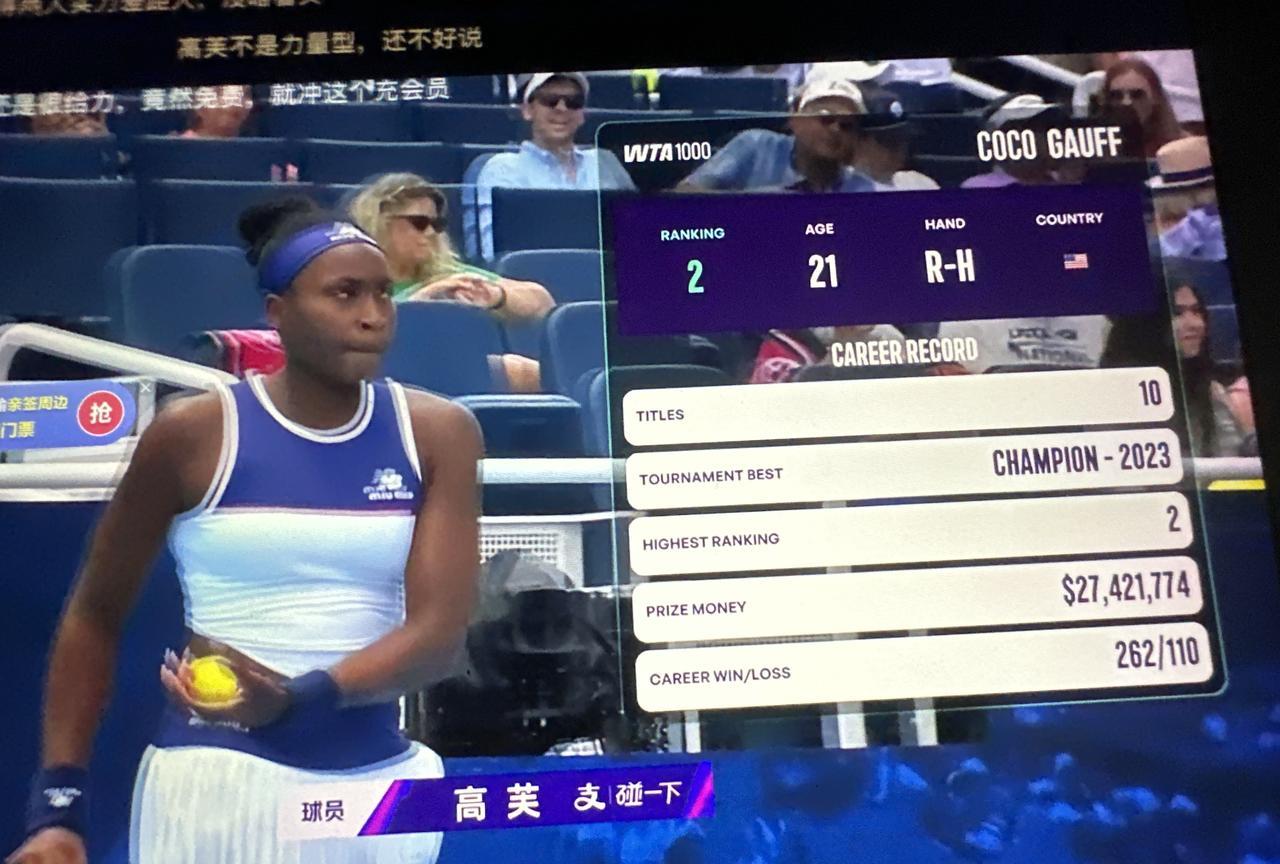Close the ticket promo banner
Screen dimensions: 1280x864
[146, 387]
